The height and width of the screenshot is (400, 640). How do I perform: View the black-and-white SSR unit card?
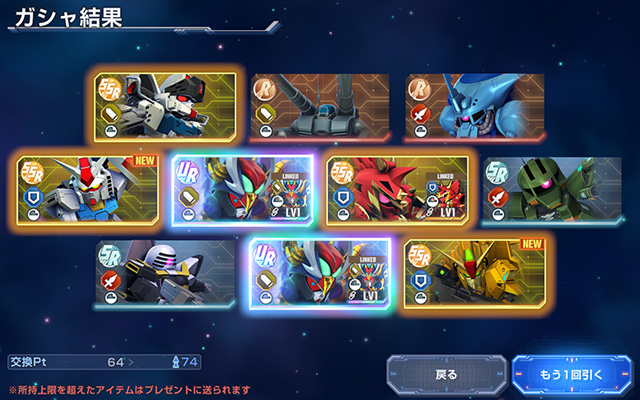pyautogui.click(x=166, y=106)
